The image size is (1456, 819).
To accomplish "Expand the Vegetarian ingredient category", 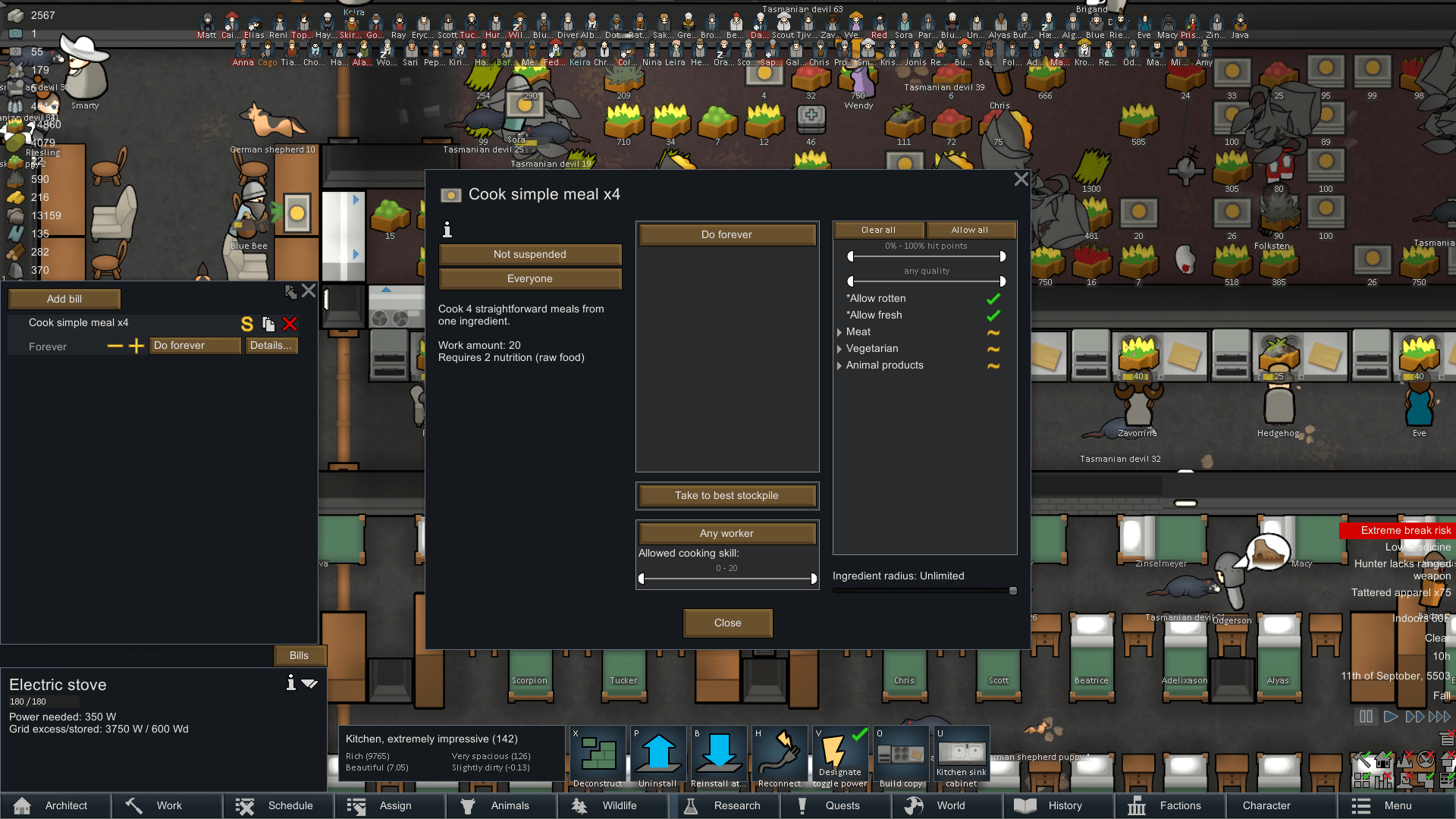I will 839,349.
